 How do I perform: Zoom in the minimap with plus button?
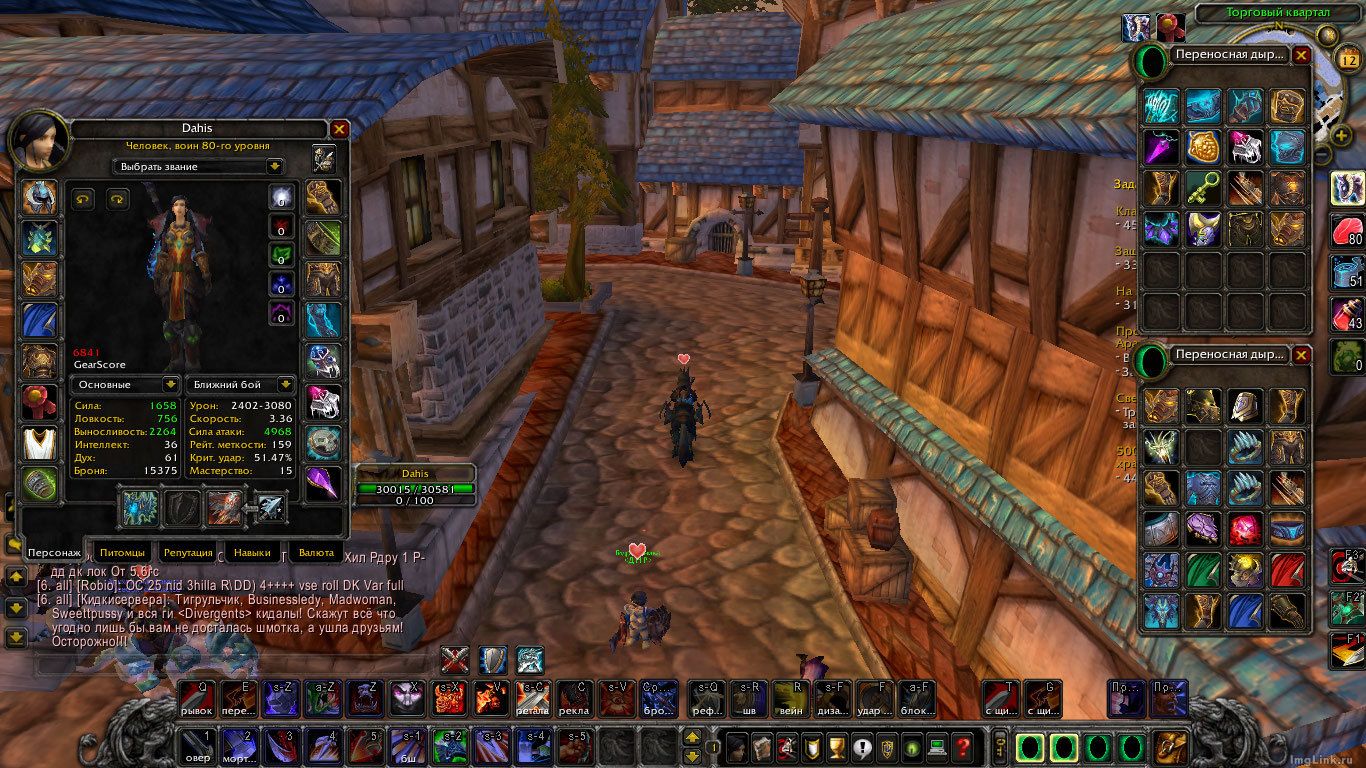point(1339,135)
